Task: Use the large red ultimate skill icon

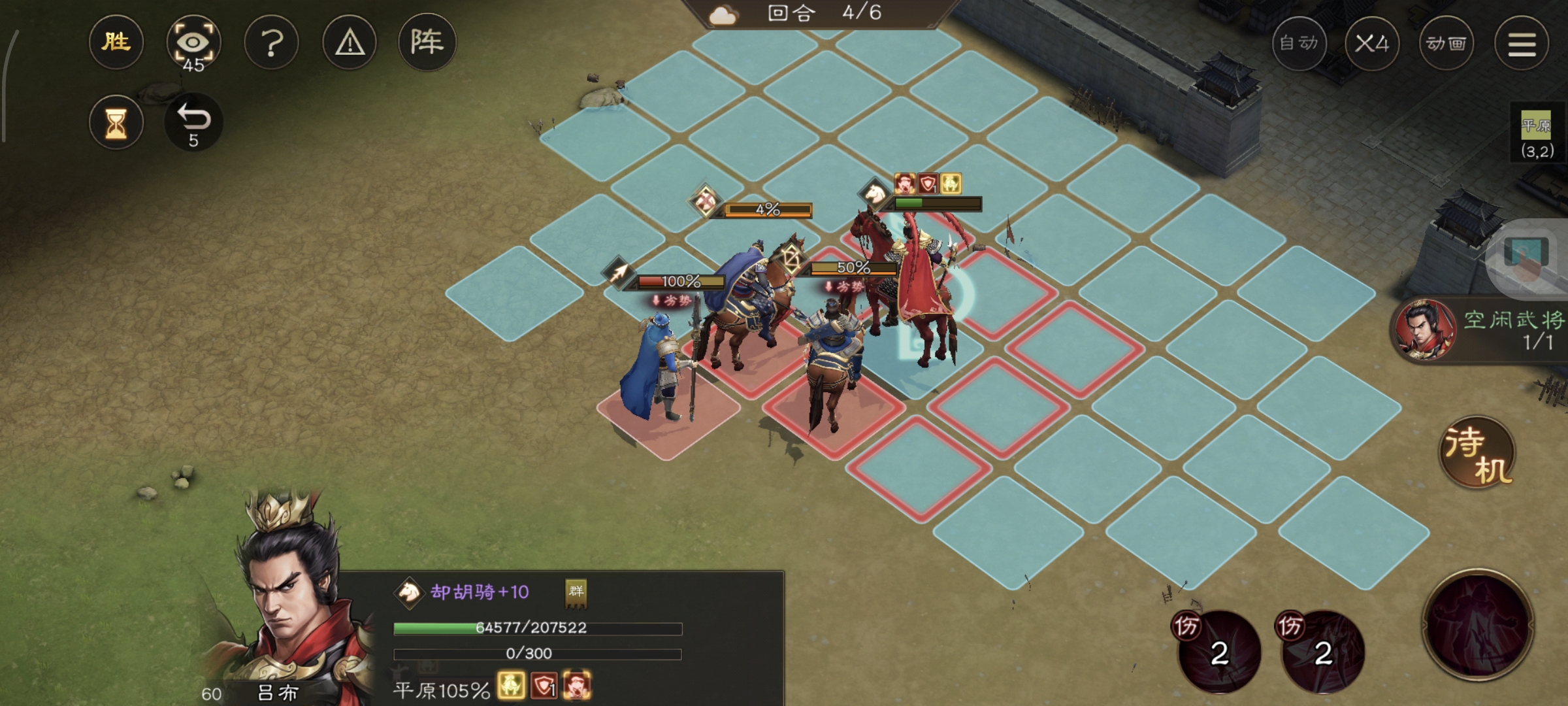Action: pyautogui.click(x=1478, y=624)
